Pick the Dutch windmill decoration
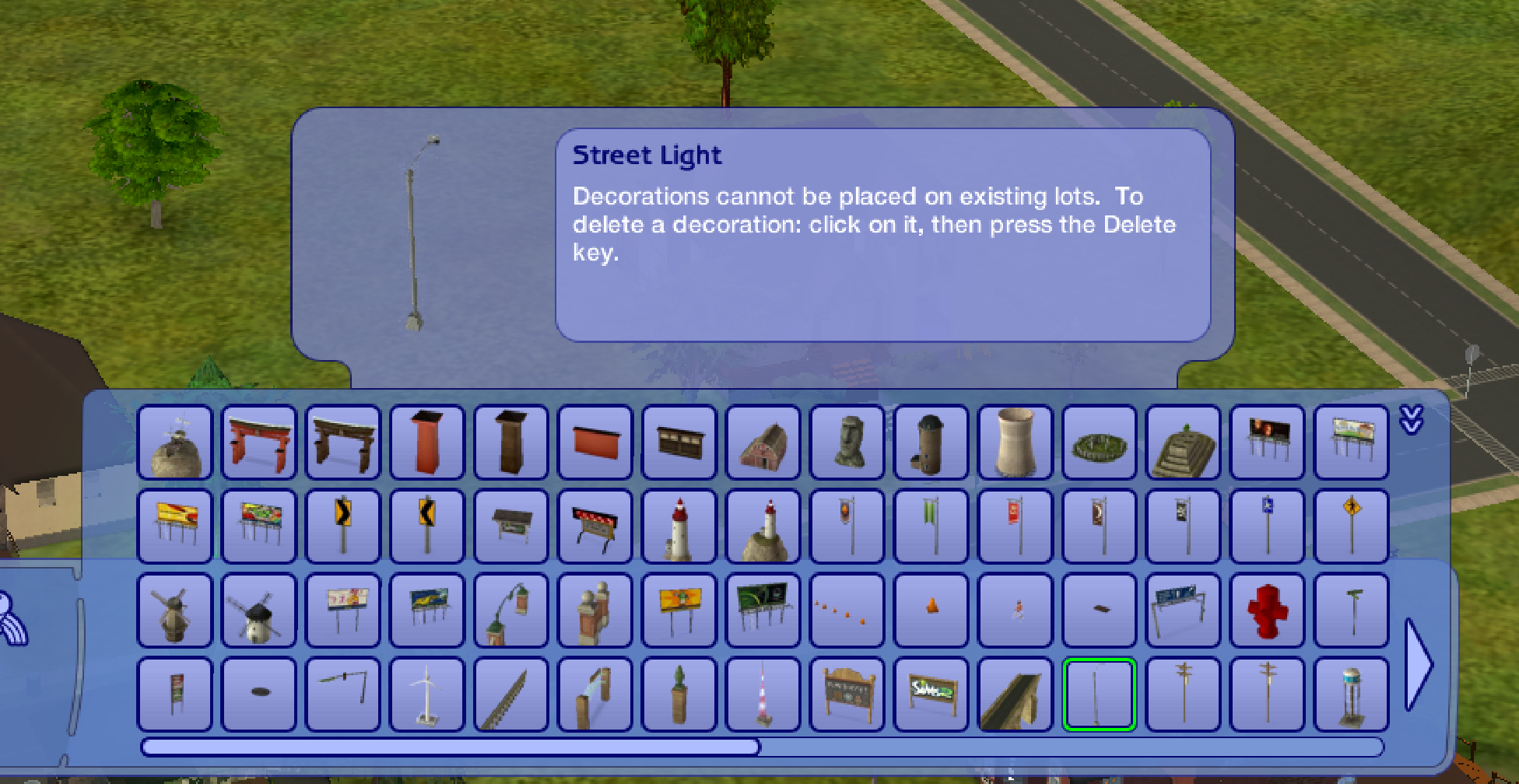 (259, 611)
